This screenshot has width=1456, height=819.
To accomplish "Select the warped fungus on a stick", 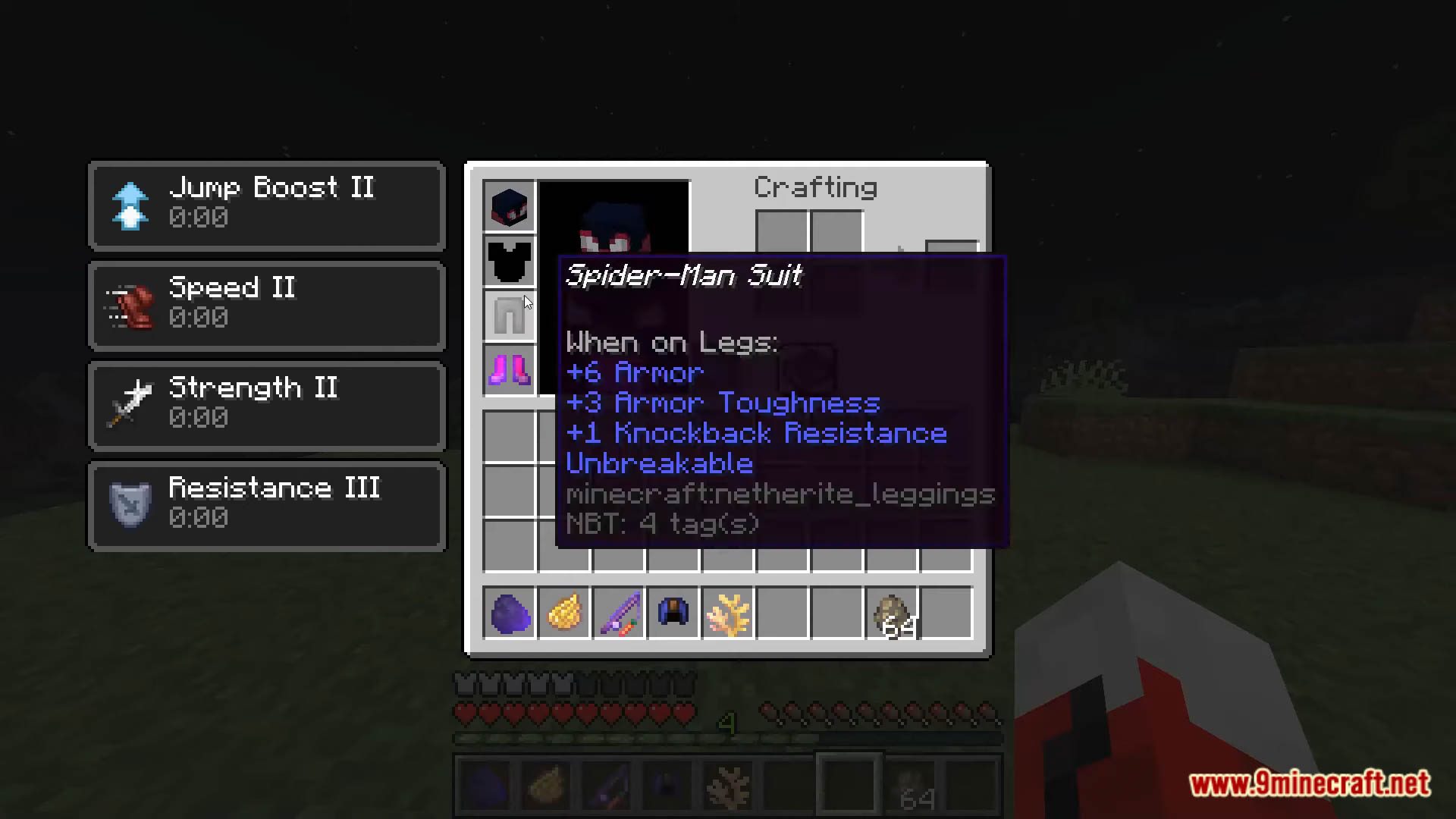I will [x=618, y=613].
